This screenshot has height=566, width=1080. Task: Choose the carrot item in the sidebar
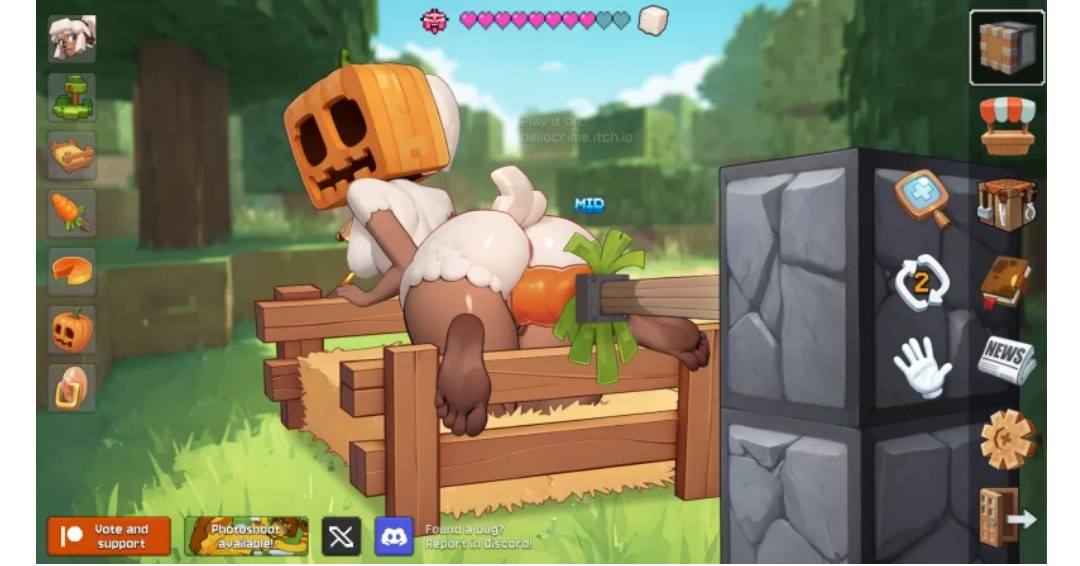tap(72, 213)
